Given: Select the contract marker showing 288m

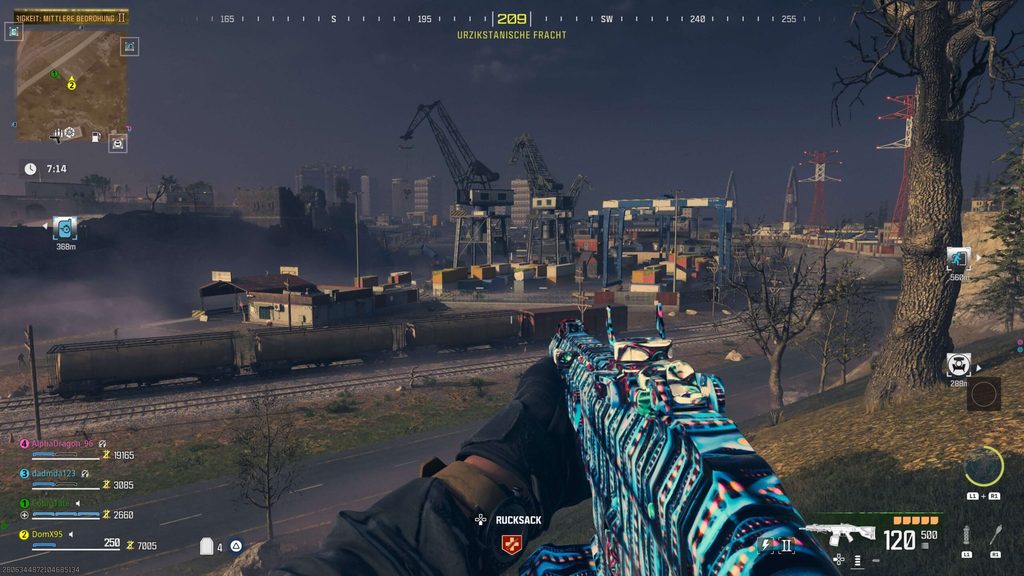Looking at the screenshot, I should 958,364.
